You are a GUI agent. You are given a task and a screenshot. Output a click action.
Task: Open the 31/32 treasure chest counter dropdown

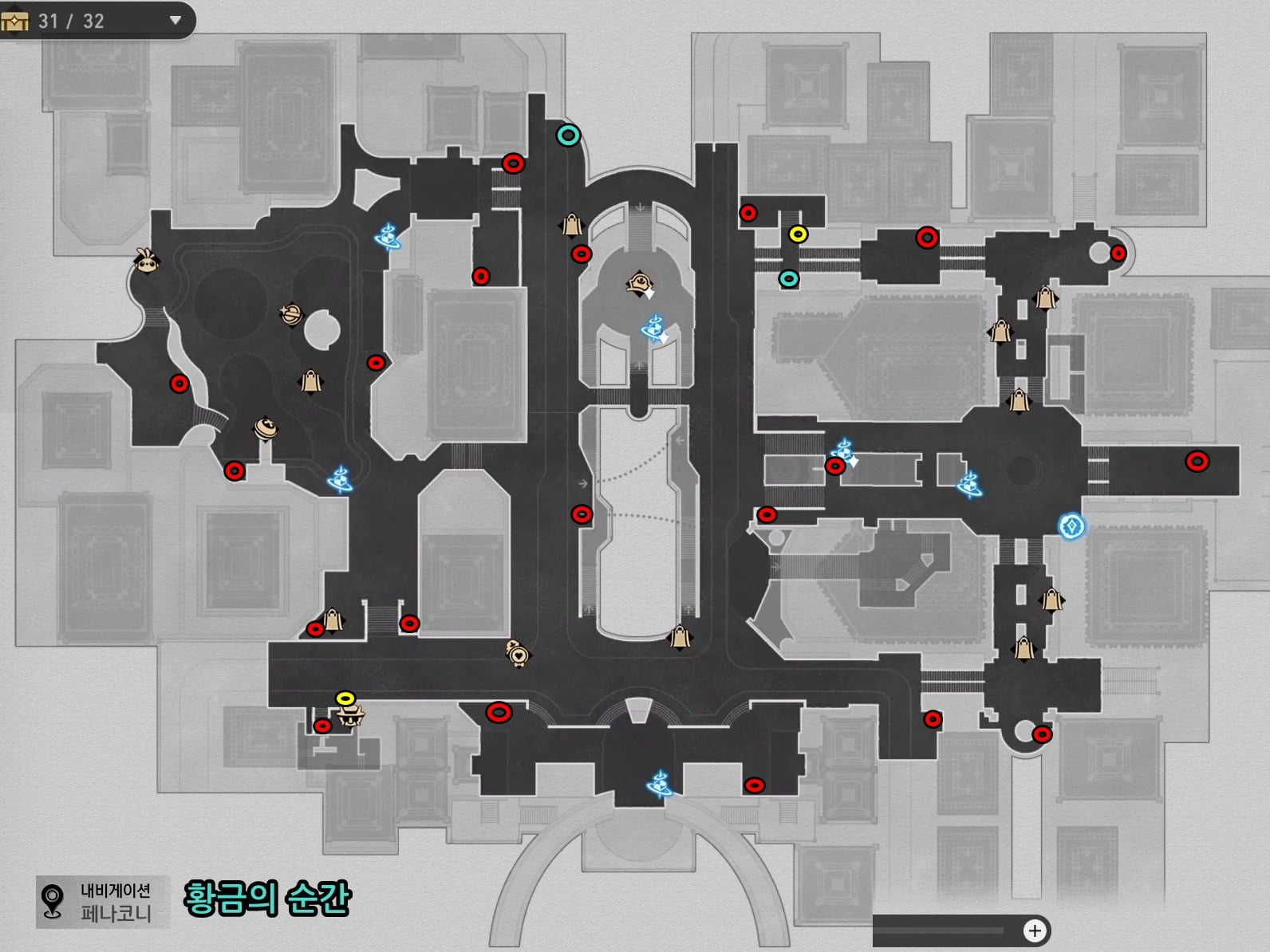(176, 21)
